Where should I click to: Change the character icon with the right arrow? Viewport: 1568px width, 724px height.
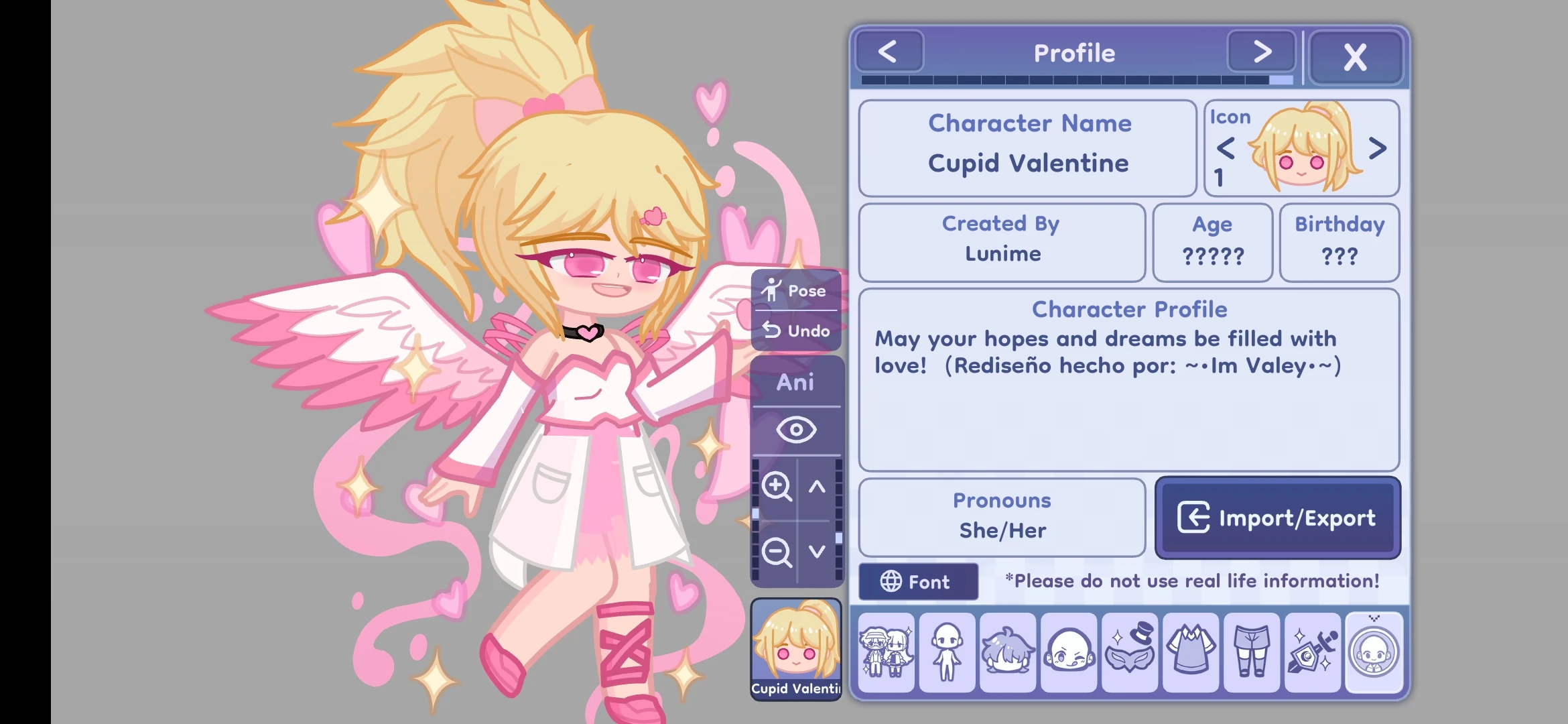1377,149
